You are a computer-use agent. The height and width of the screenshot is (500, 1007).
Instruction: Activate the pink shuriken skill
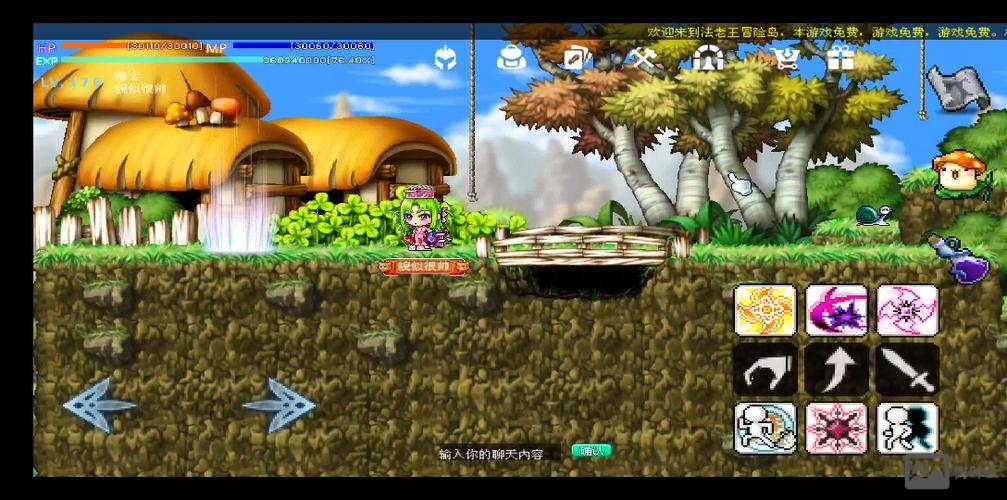pos(907,310)
